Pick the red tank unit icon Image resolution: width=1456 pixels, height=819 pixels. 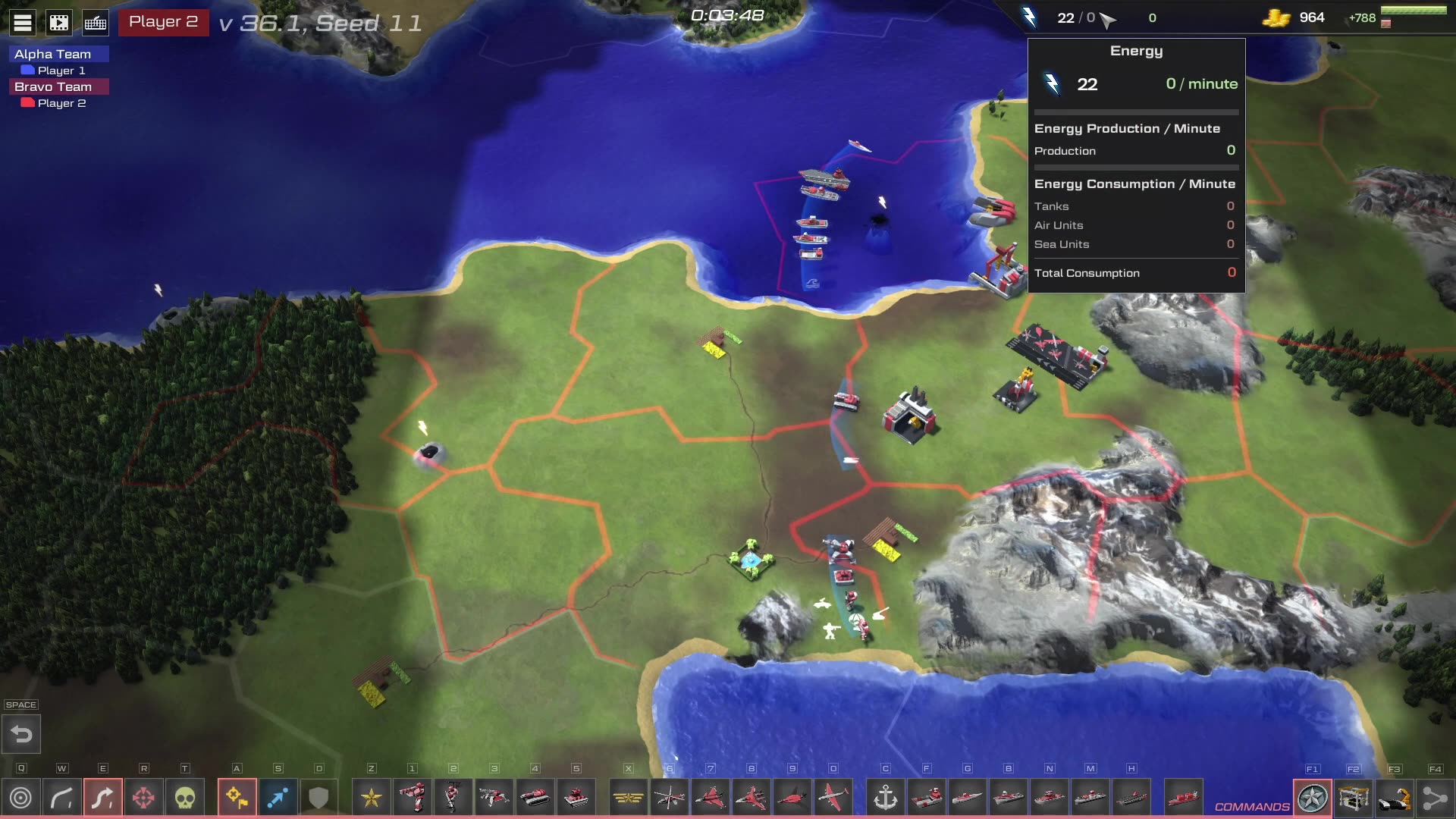tap(535, 798)
